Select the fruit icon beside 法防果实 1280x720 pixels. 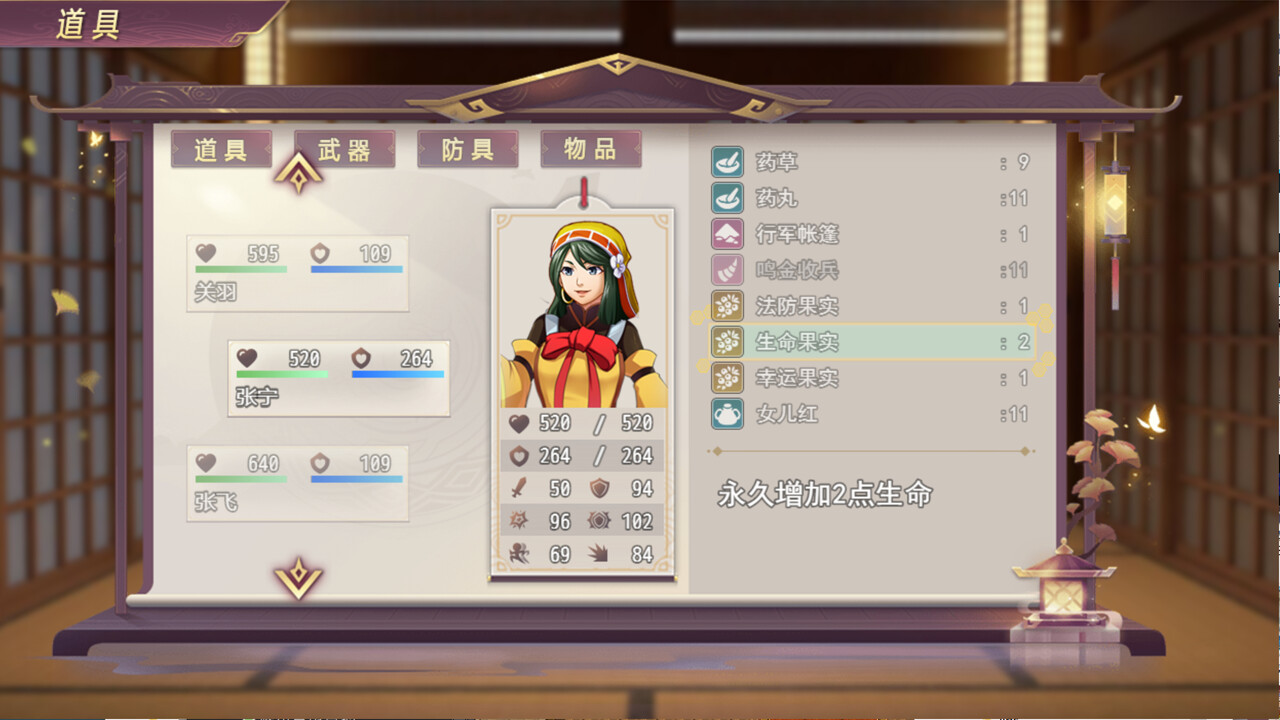tap(722, 306)
